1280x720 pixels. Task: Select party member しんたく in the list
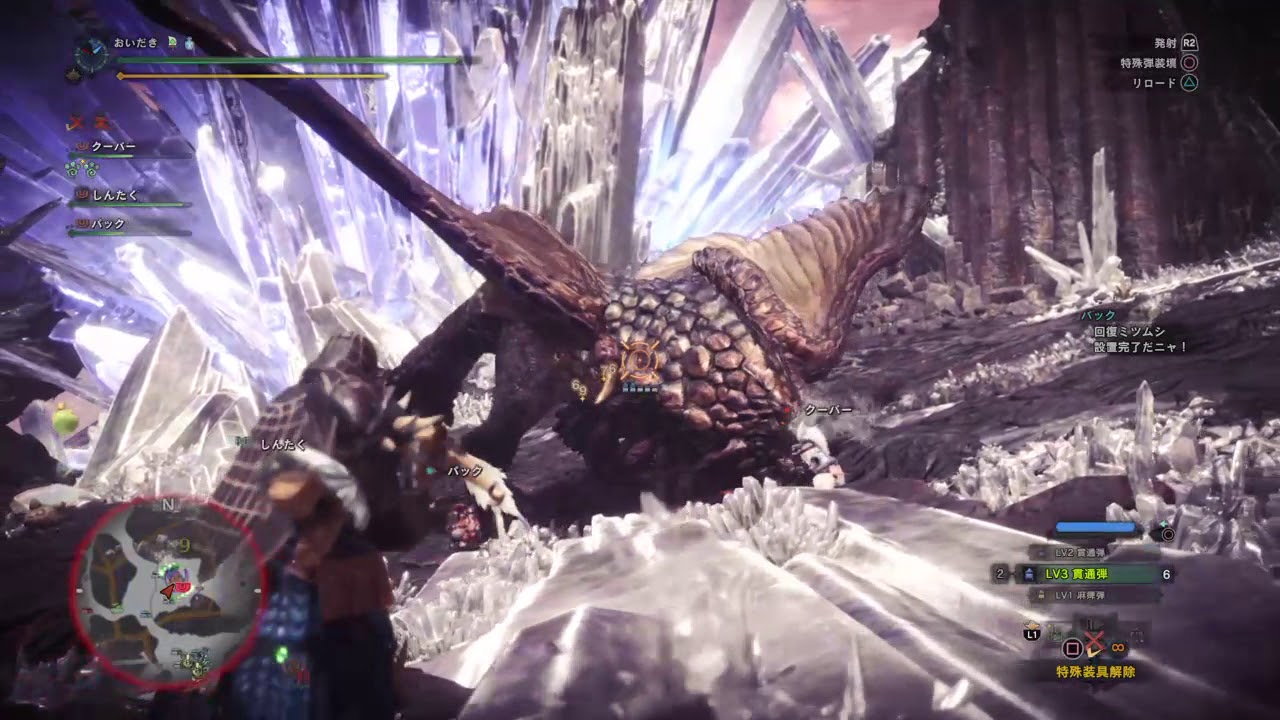coord(114,196)
